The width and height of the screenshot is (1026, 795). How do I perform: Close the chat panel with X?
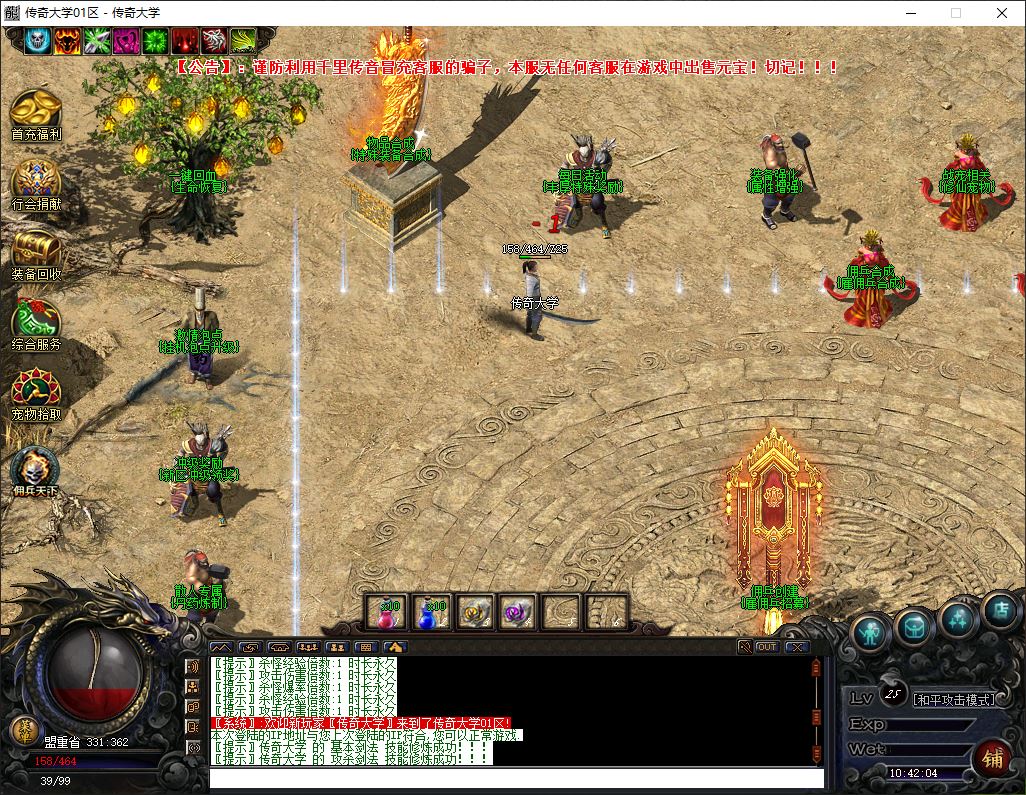click(x=796, y=647)
